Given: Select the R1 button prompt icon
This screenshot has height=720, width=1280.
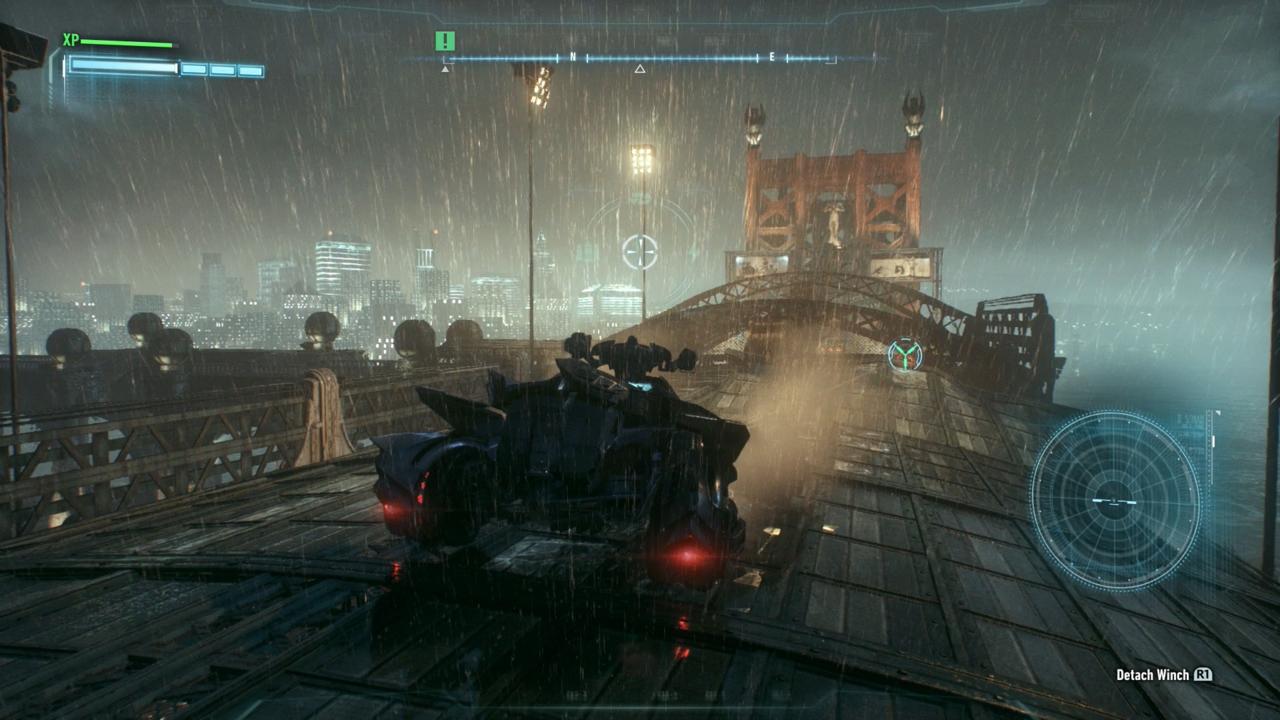Looking at the screenshot, I should pos(1201,675).
